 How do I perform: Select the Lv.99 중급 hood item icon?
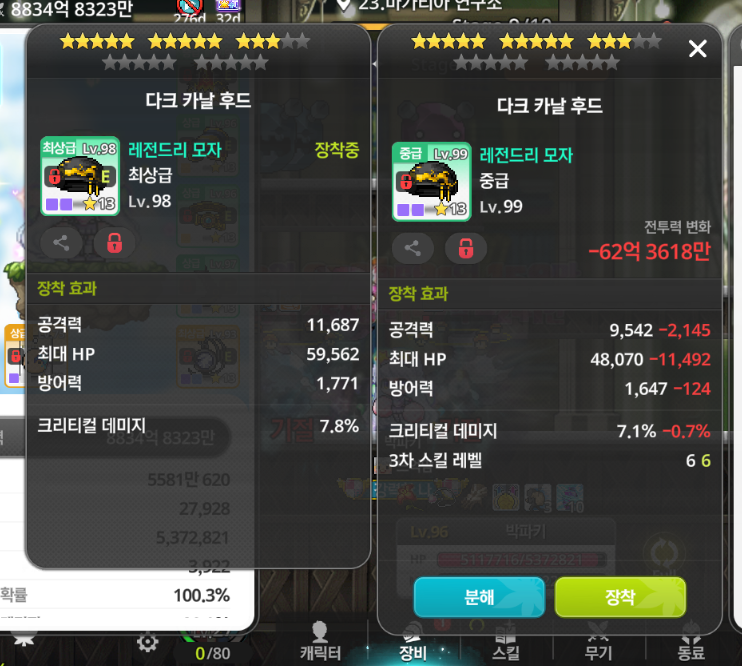[x=431, y=180]
